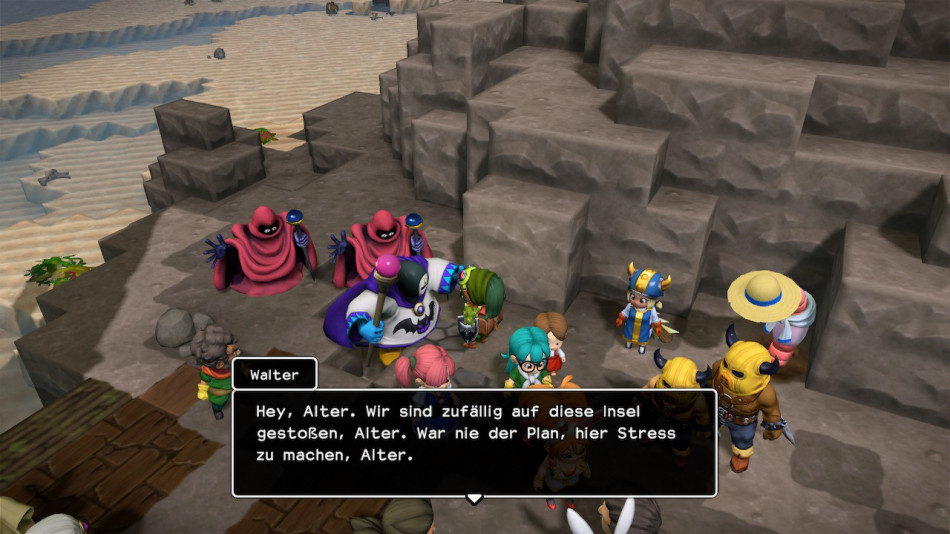950x534 pixels.
Task: Advance dialogue with the white continue arrow
Action: (474, 497)
